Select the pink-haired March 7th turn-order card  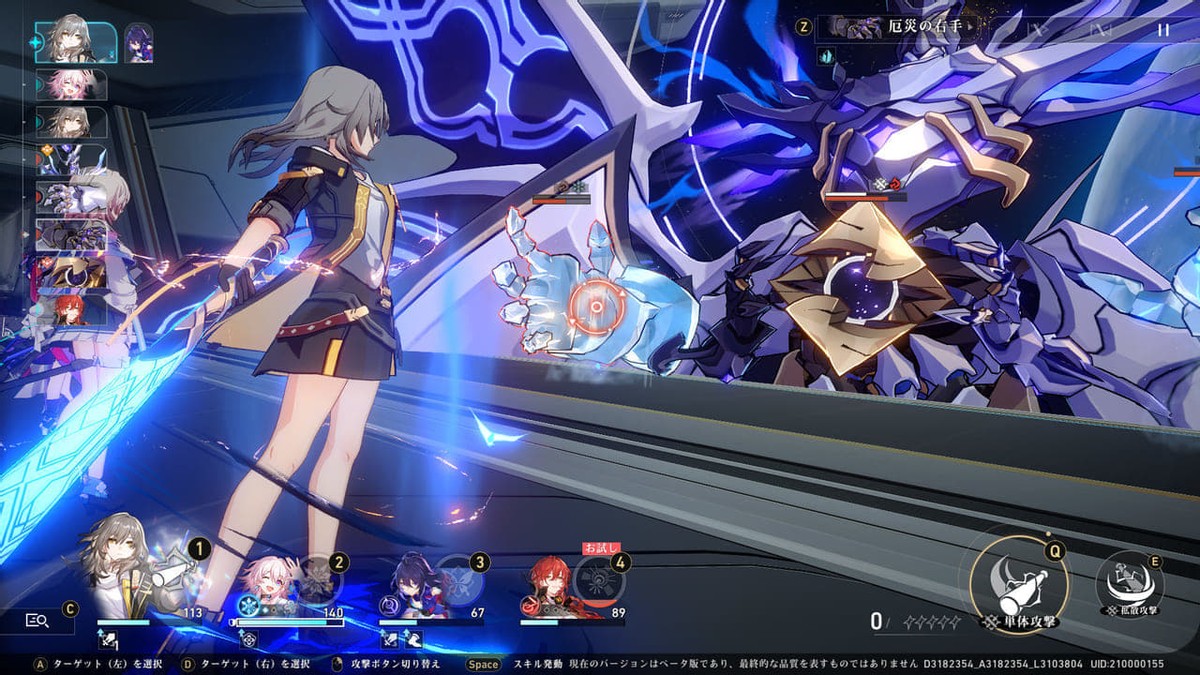click(71, 84)
